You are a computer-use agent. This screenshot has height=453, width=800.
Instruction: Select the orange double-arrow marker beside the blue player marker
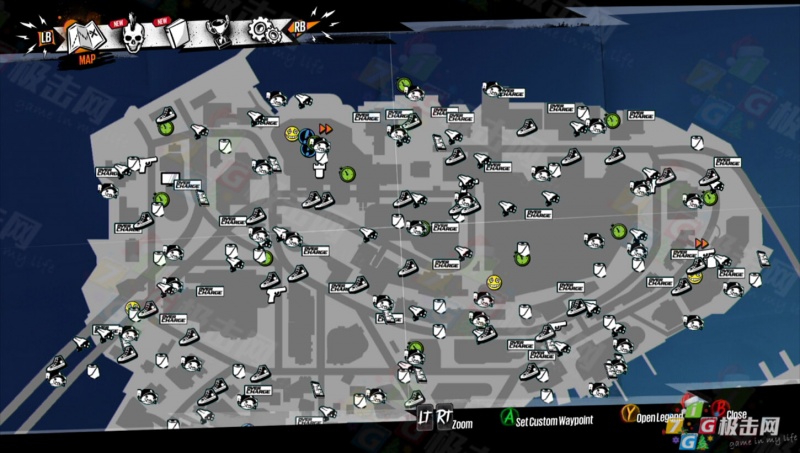point(325,129)
